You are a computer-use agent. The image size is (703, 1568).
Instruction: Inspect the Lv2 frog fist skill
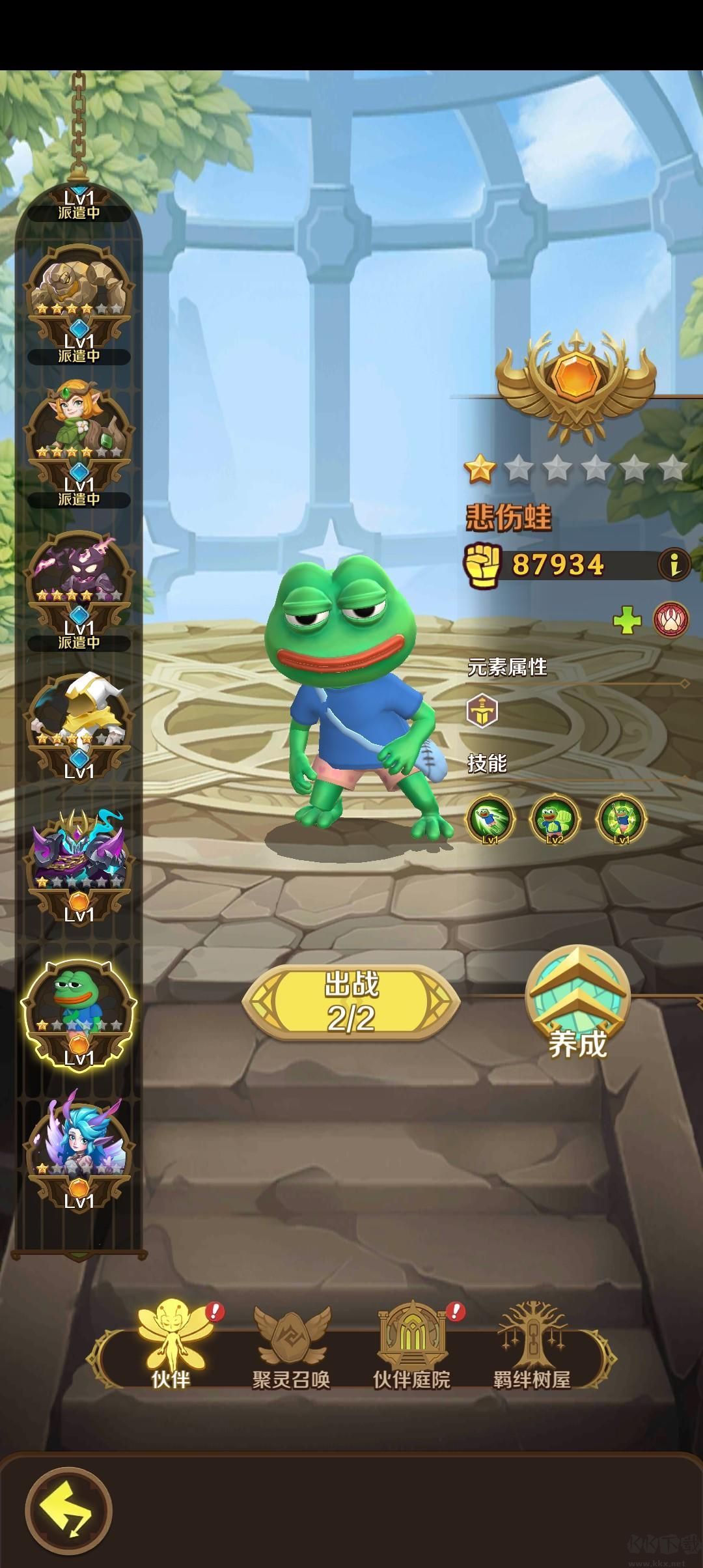tap(555, 819)
